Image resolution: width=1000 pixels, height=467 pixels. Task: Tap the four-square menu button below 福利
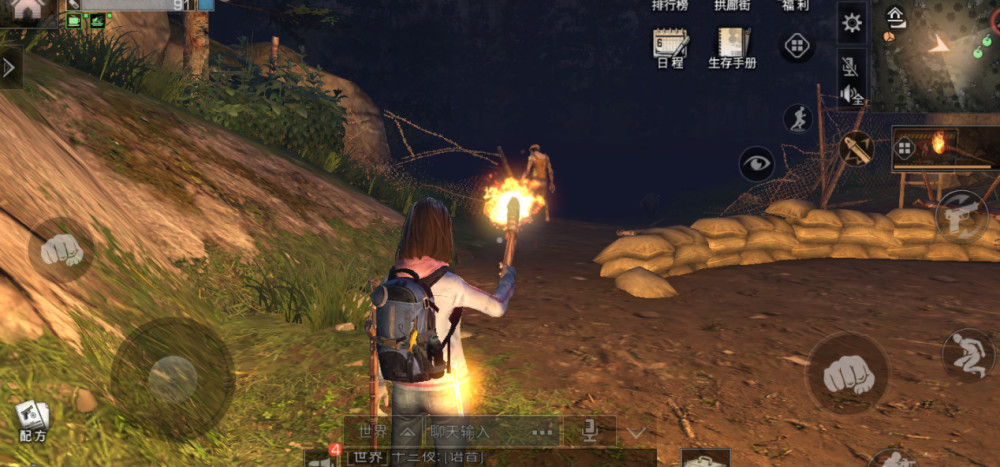coord(796,46)
